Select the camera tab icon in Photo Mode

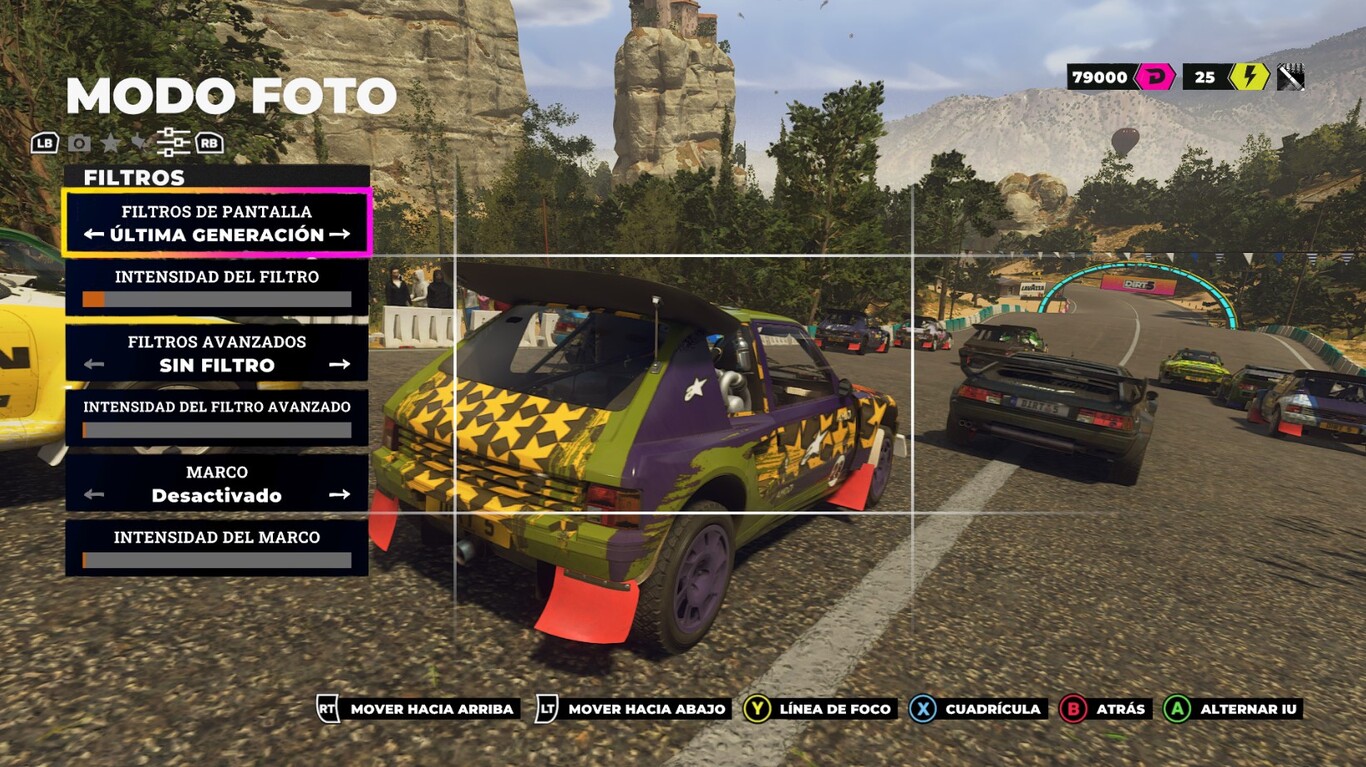pos(79,142)
